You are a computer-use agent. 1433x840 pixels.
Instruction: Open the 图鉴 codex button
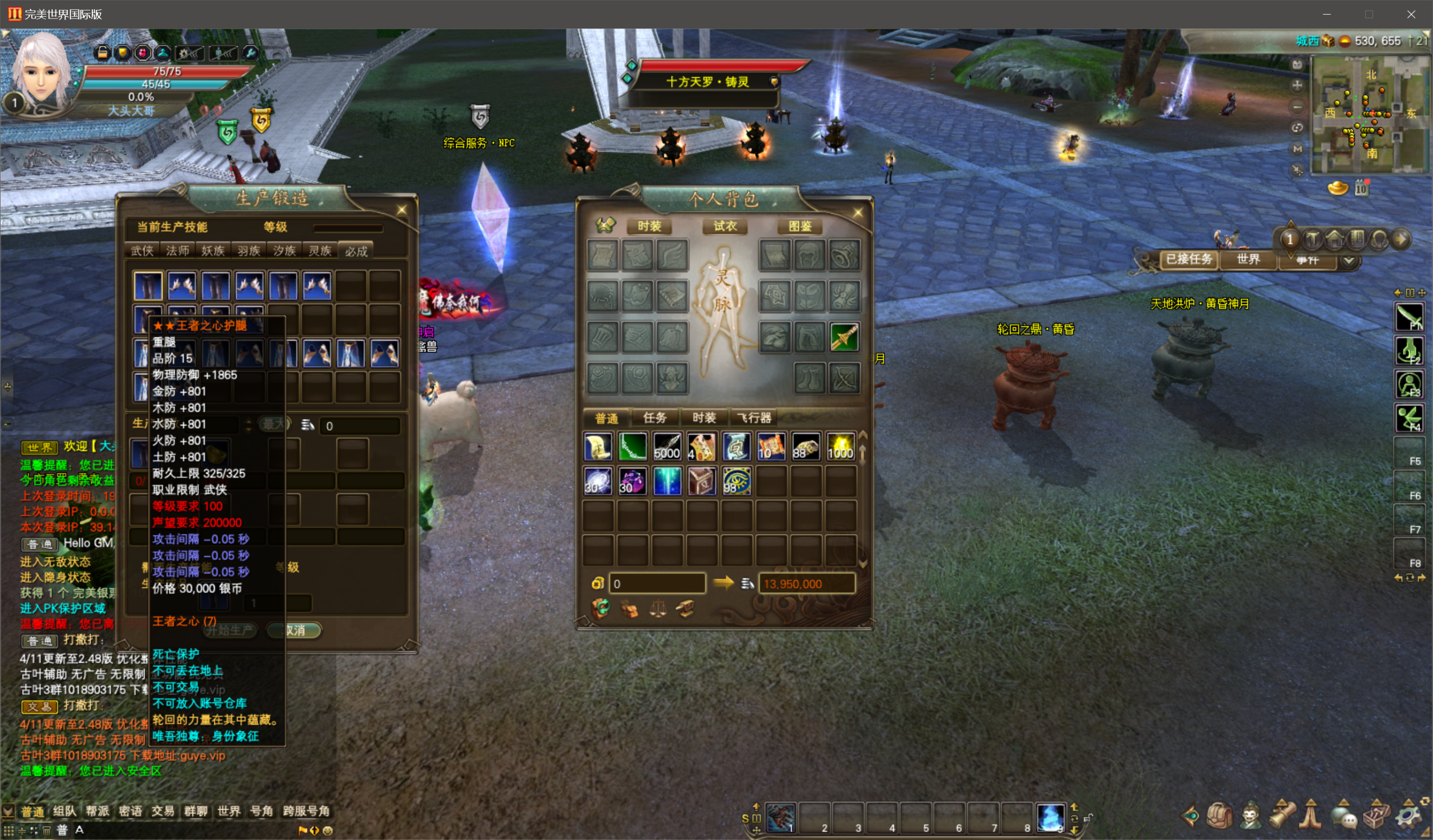(x=799, y=226)
